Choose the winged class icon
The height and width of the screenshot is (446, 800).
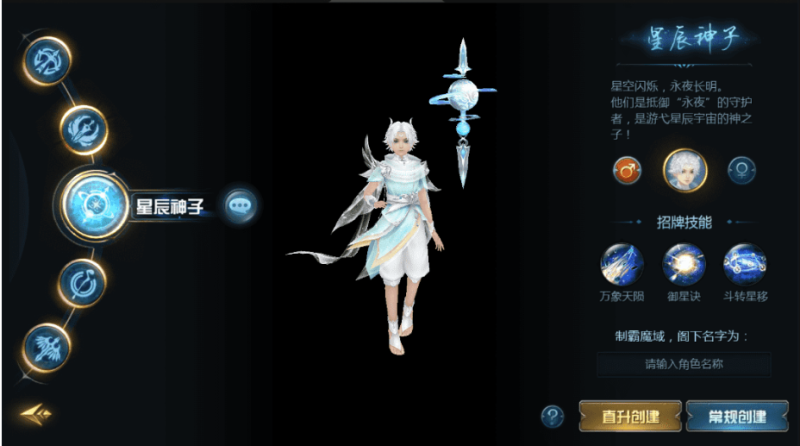pyautogui.click(x=47, y=348)
